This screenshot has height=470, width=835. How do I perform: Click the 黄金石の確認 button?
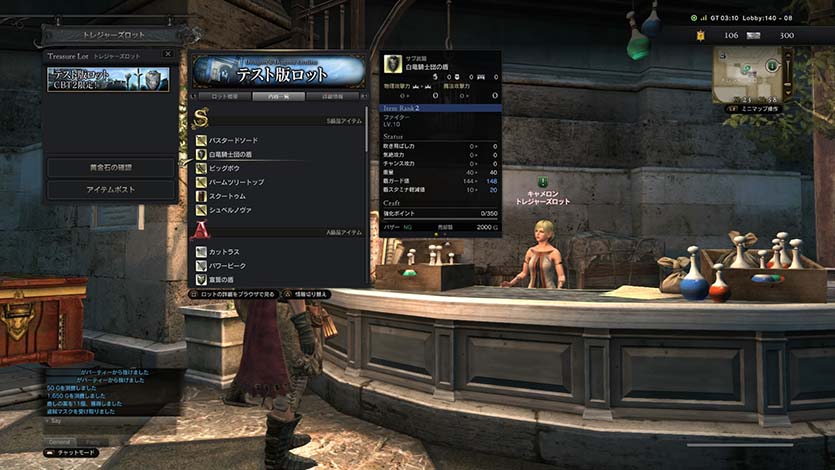coord(111,167)
